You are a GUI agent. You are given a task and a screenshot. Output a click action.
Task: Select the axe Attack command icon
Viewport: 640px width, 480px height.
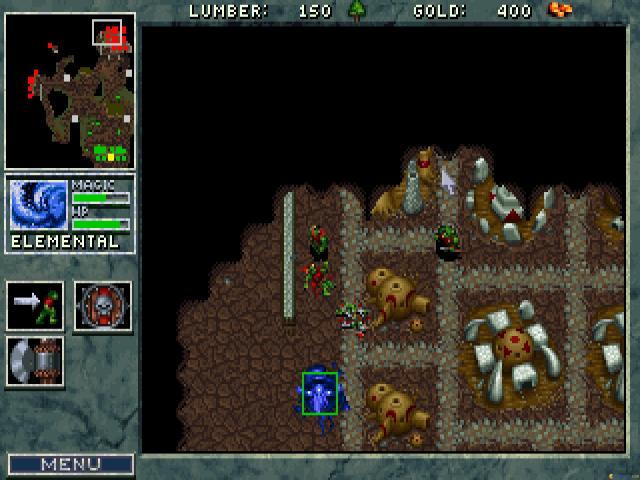[x=35, y=361]
